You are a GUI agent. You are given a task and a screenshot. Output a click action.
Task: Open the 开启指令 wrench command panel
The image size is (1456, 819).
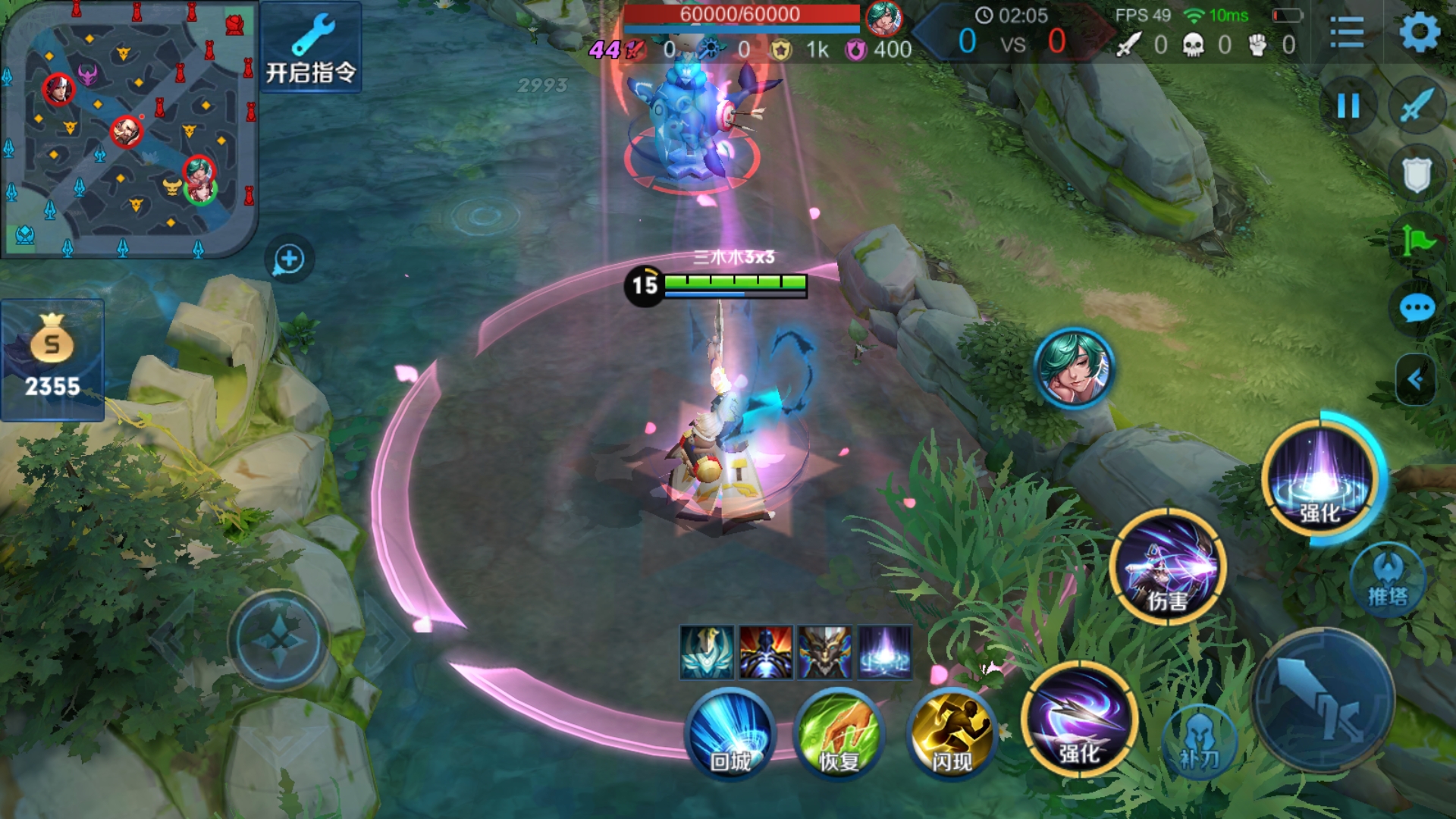310,47
